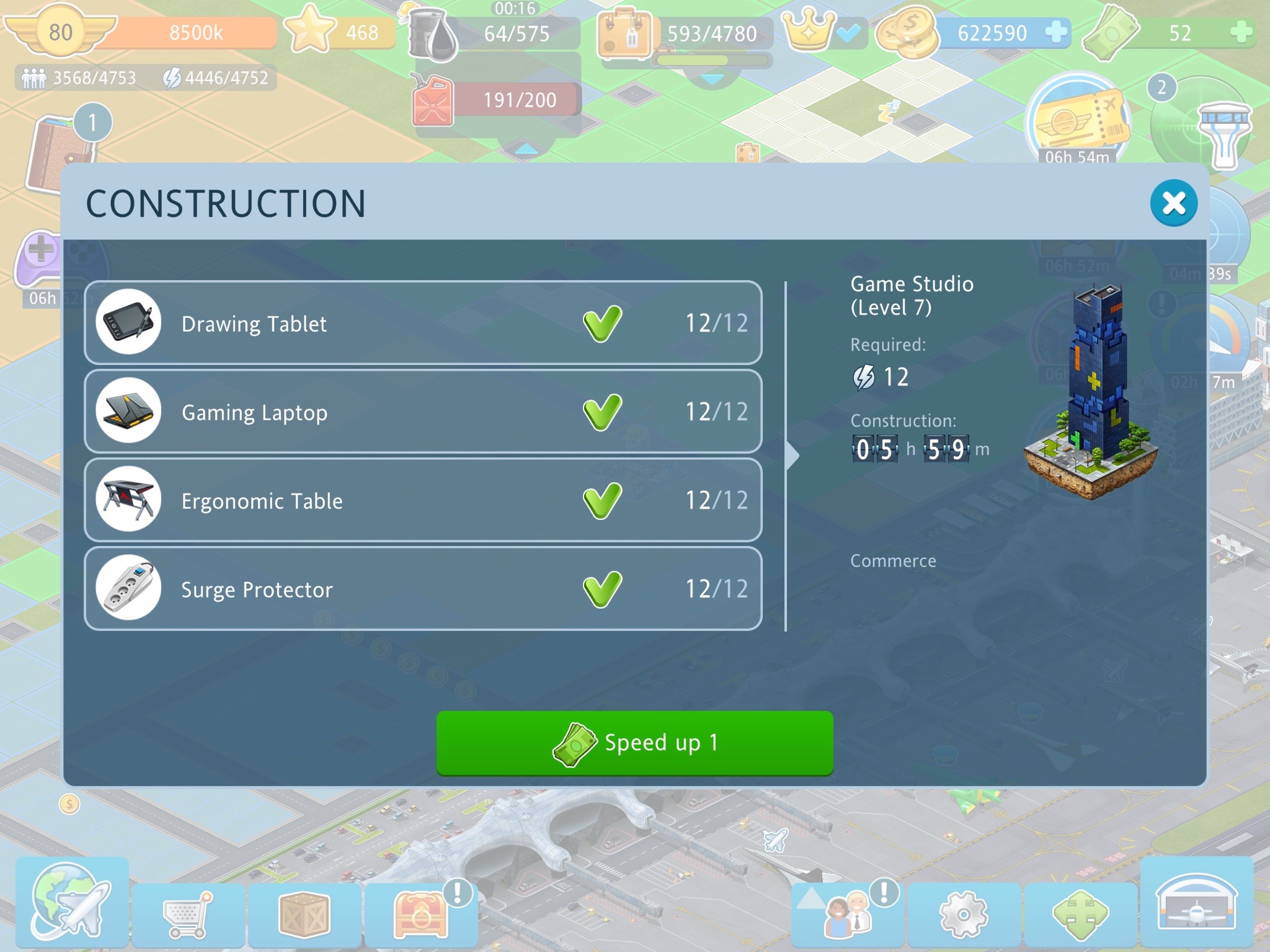Image resolution: width=1270 pixels, height=952 pixels.
Task: Select the Drawing Tablet requirement row
Action: pyautogui.click(x=423, y=323)
